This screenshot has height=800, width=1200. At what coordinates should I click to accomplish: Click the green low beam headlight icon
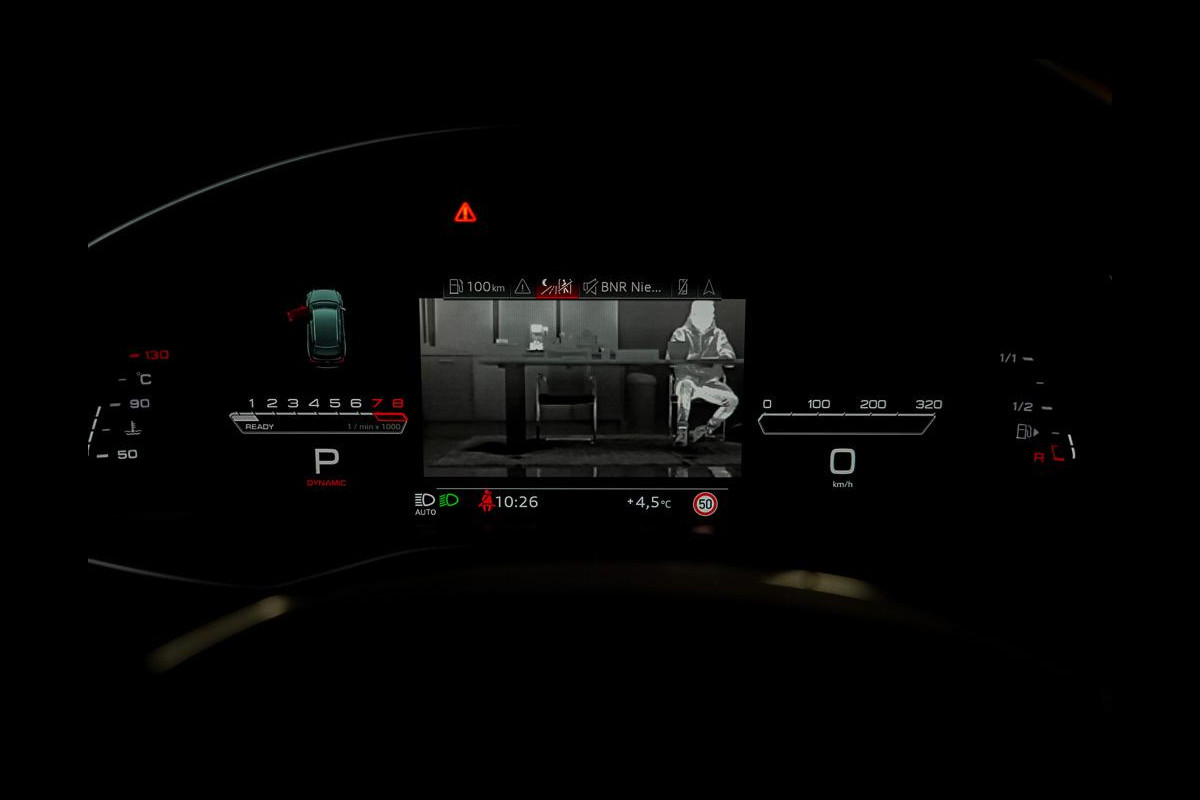pos(449,500)
